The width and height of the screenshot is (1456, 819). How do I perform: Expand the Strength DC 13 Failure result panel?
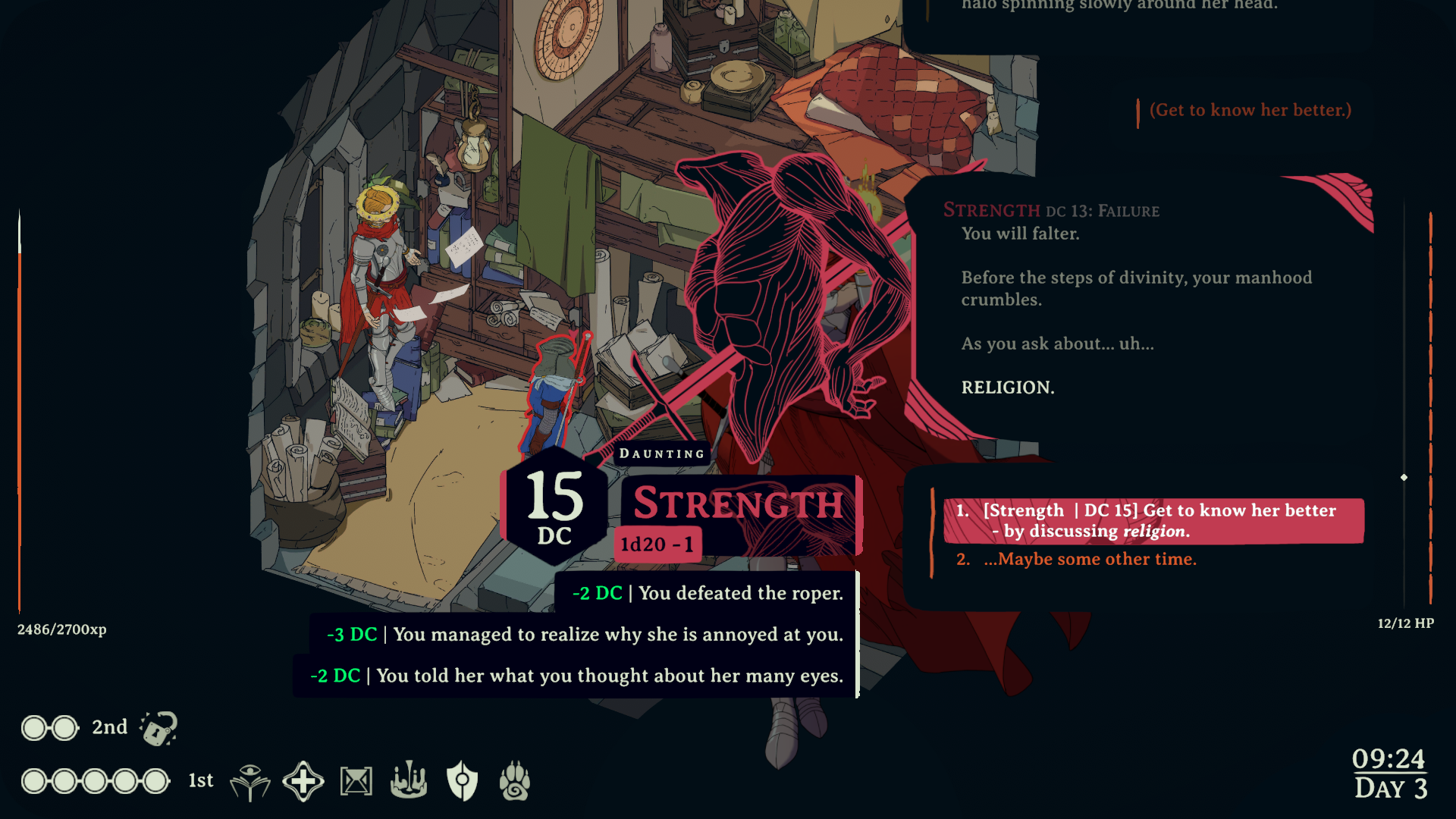click(x=1052, y=211)
